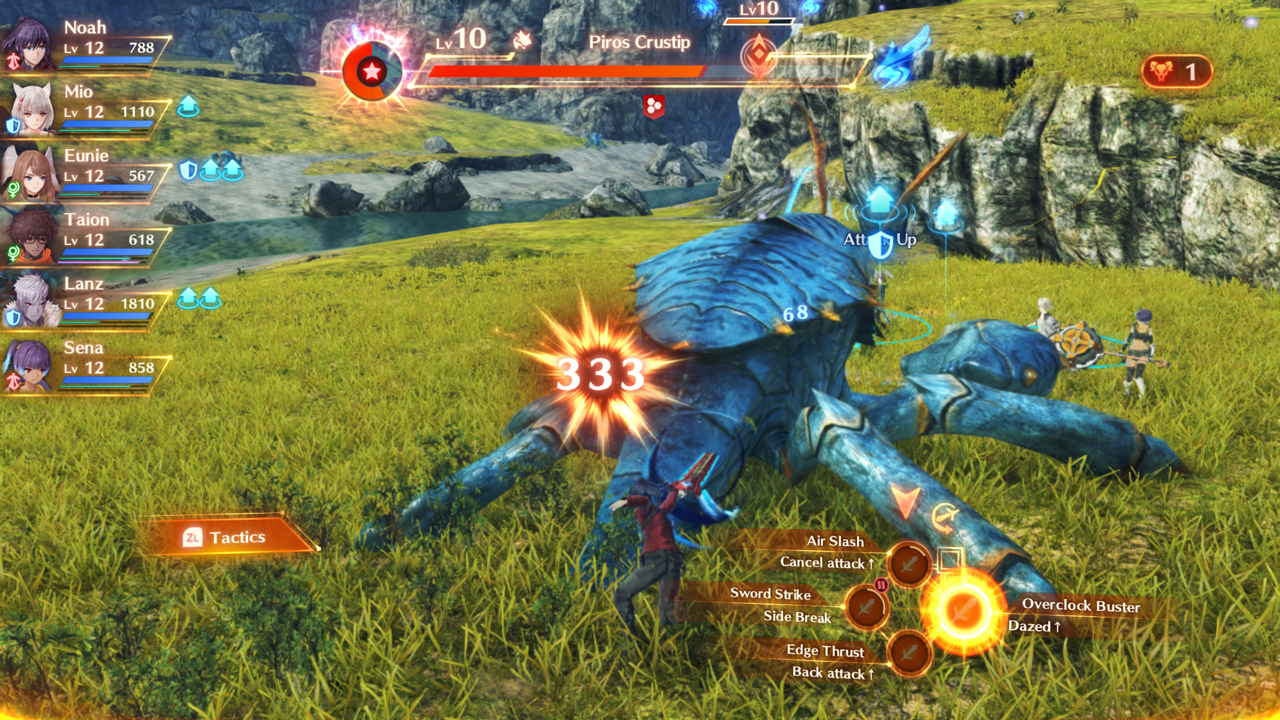Unleash the glowing Overclock Buster art
The image size is (1280, 720).
pyautogui.click(x=962, y=609)
